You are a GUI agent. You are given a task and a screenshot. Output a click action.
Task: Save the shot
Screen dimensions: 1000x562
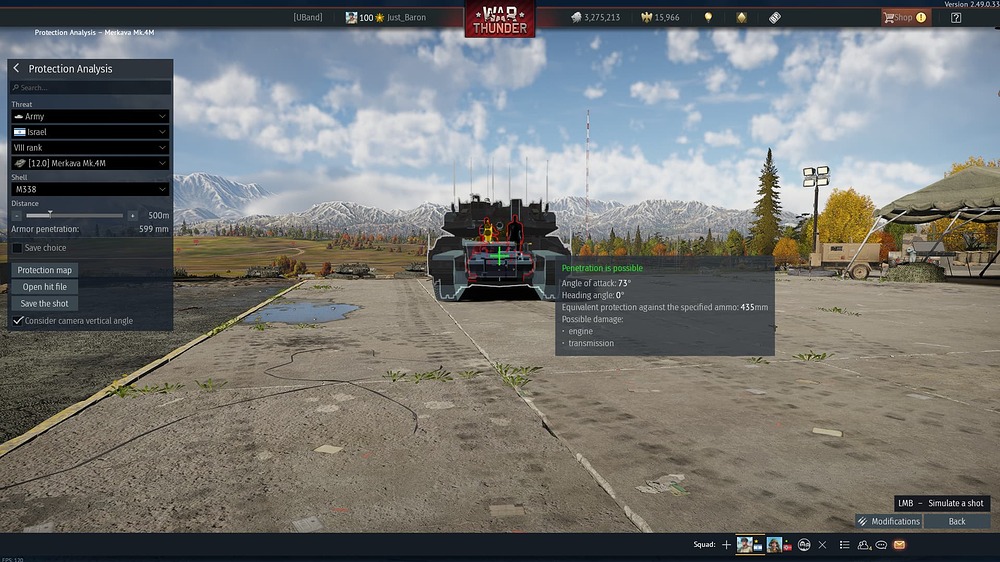point(45,303)
